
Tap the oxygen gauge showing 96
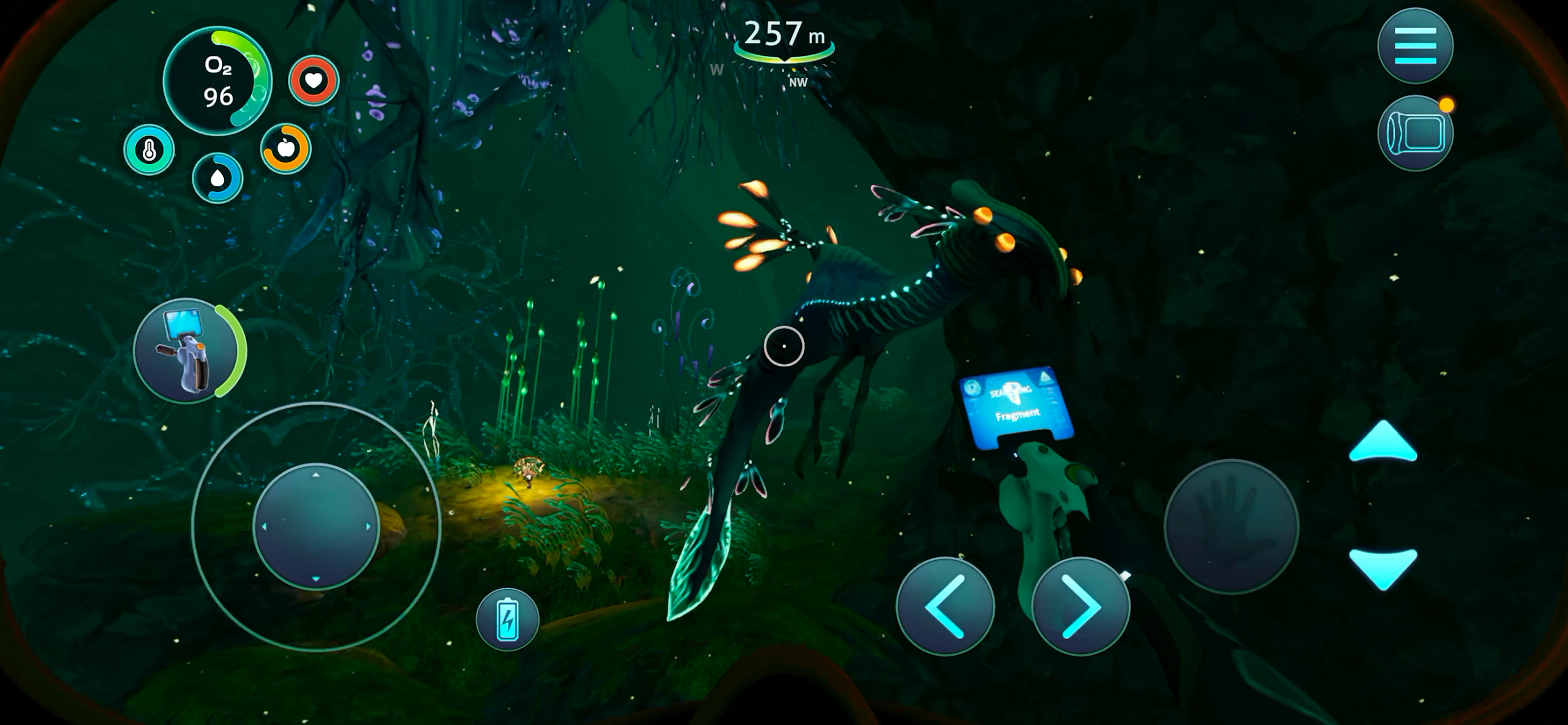coord(219,81)
